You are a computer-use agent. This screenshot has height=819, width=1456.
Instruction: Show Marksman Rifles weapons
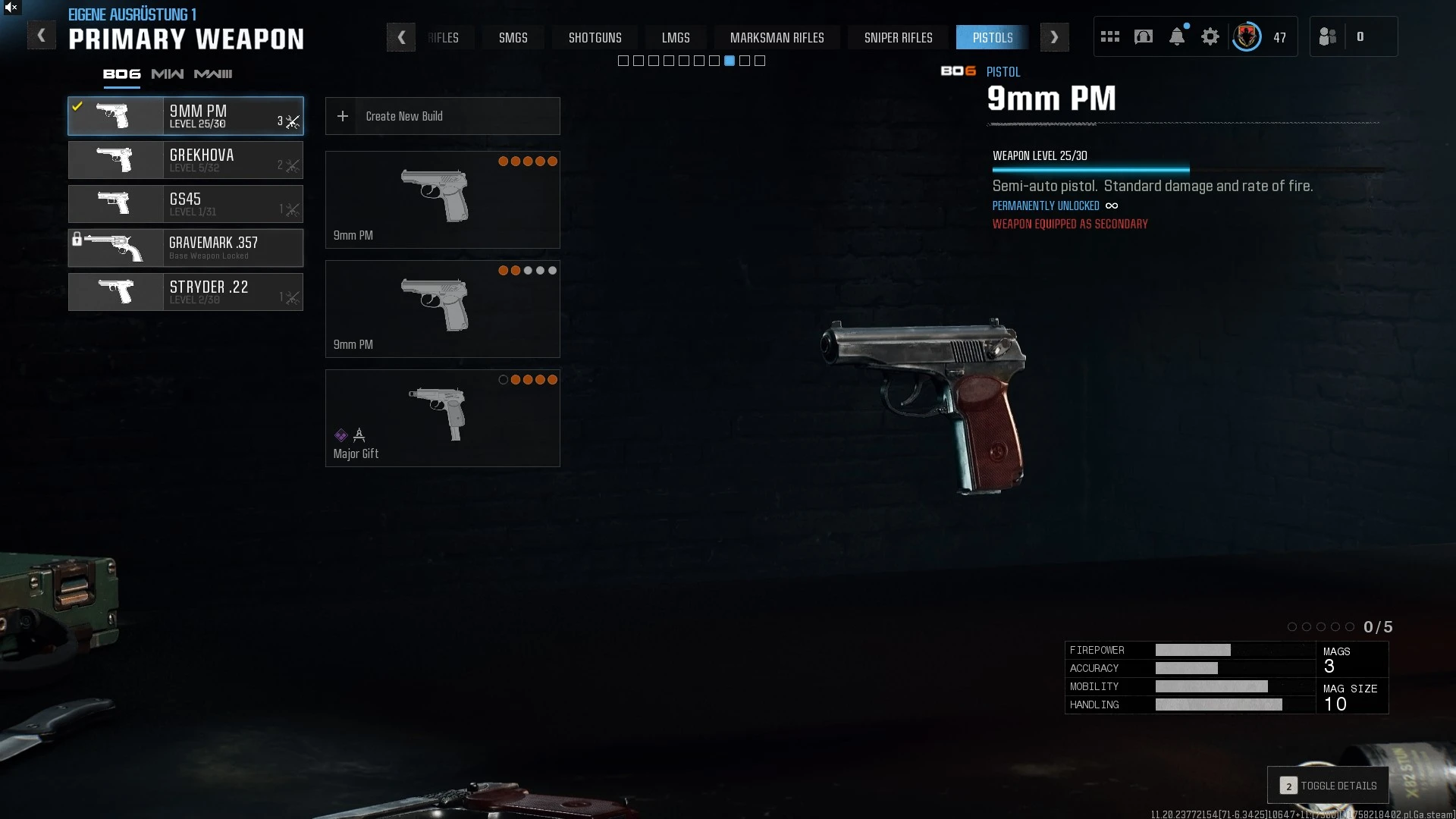777,37
